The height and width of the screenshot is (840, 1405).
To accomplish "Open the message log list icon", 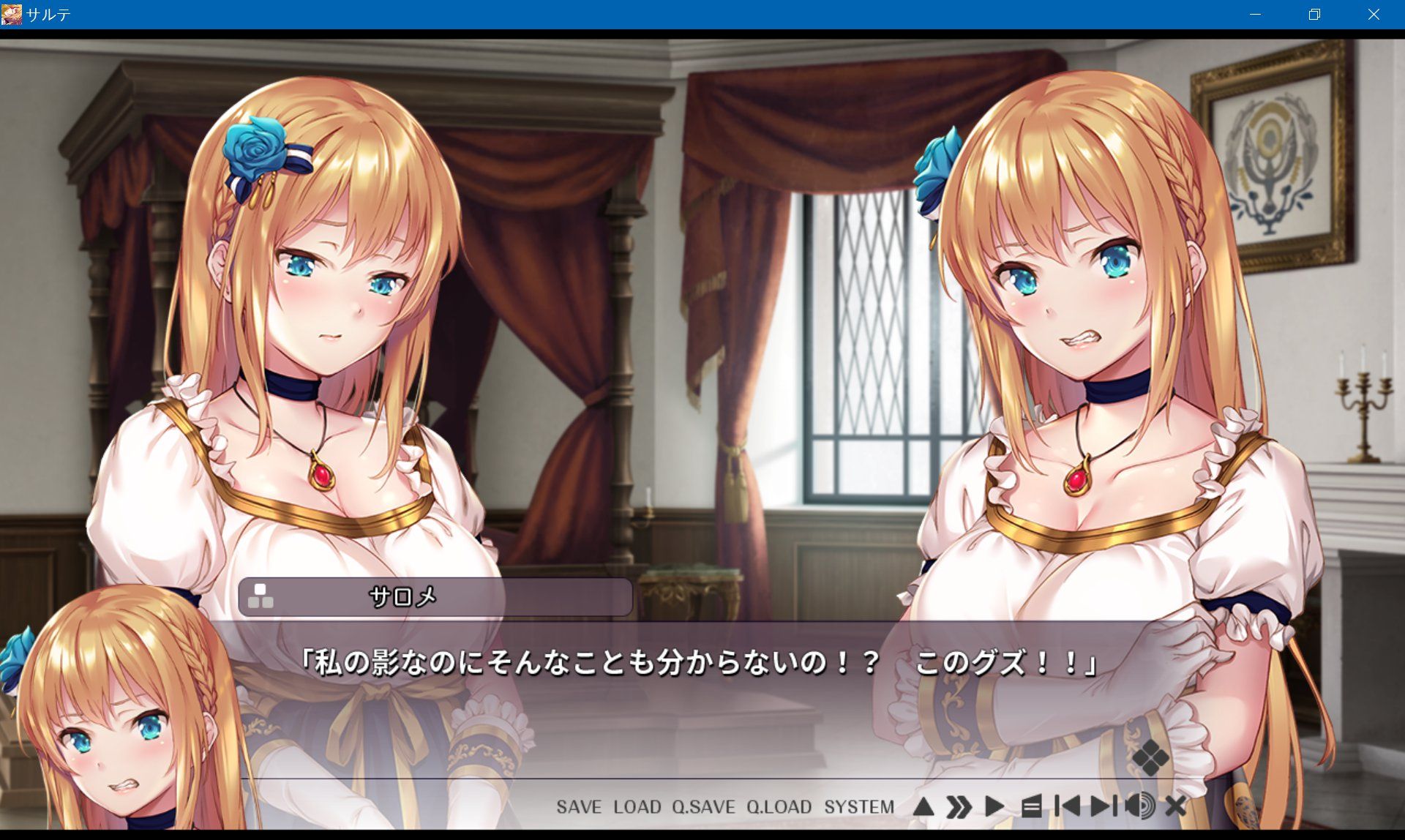I will (x=1033, y=806).
